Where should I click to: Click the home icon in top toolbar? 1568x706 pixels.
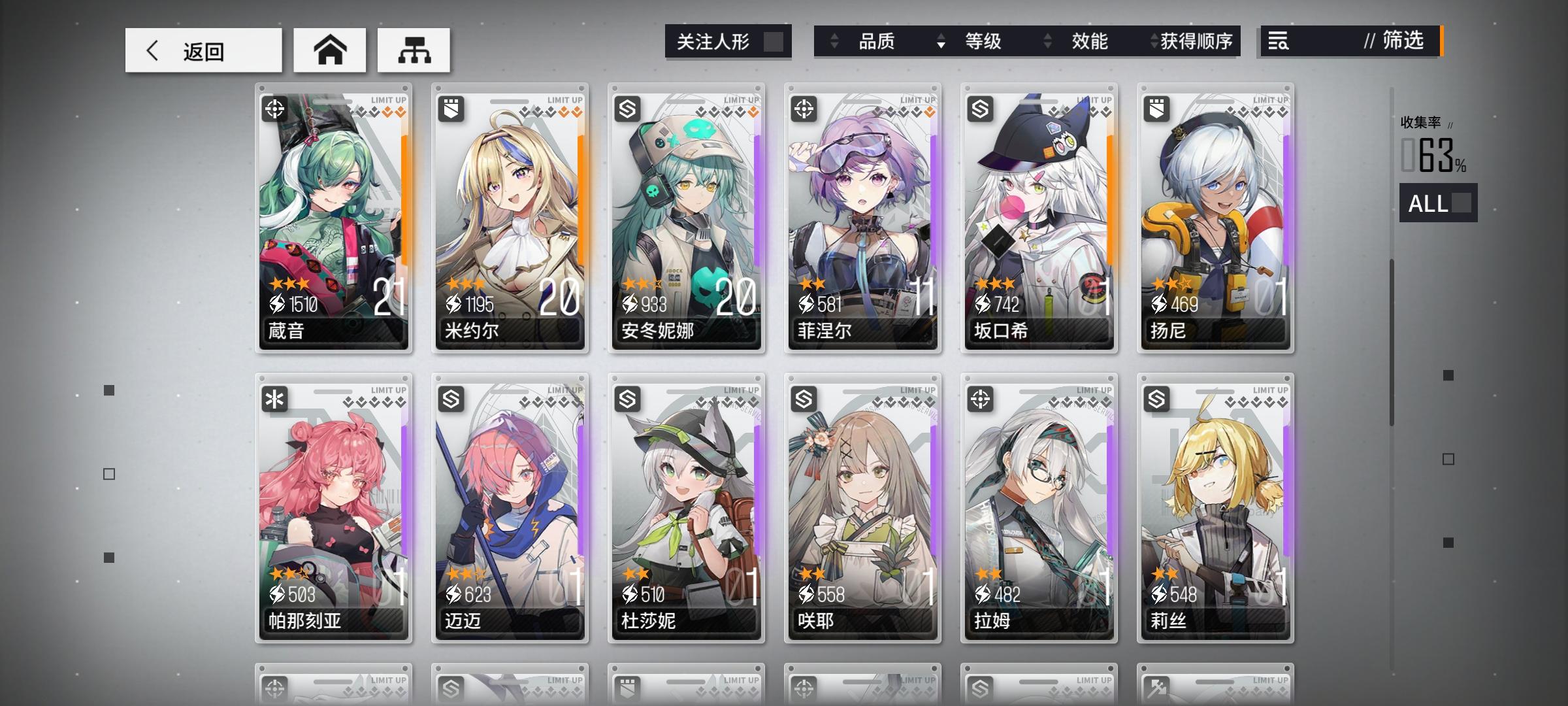coord(330,50)
